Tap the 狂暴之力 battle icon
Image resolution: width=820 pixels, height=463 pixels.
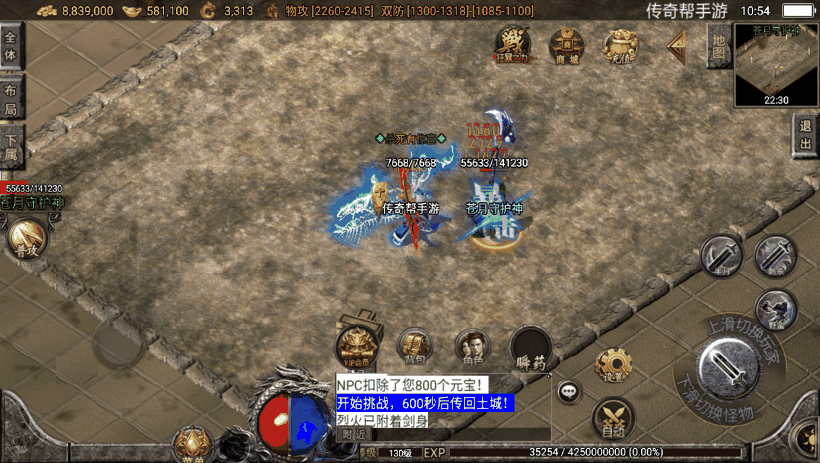point(512,44)
